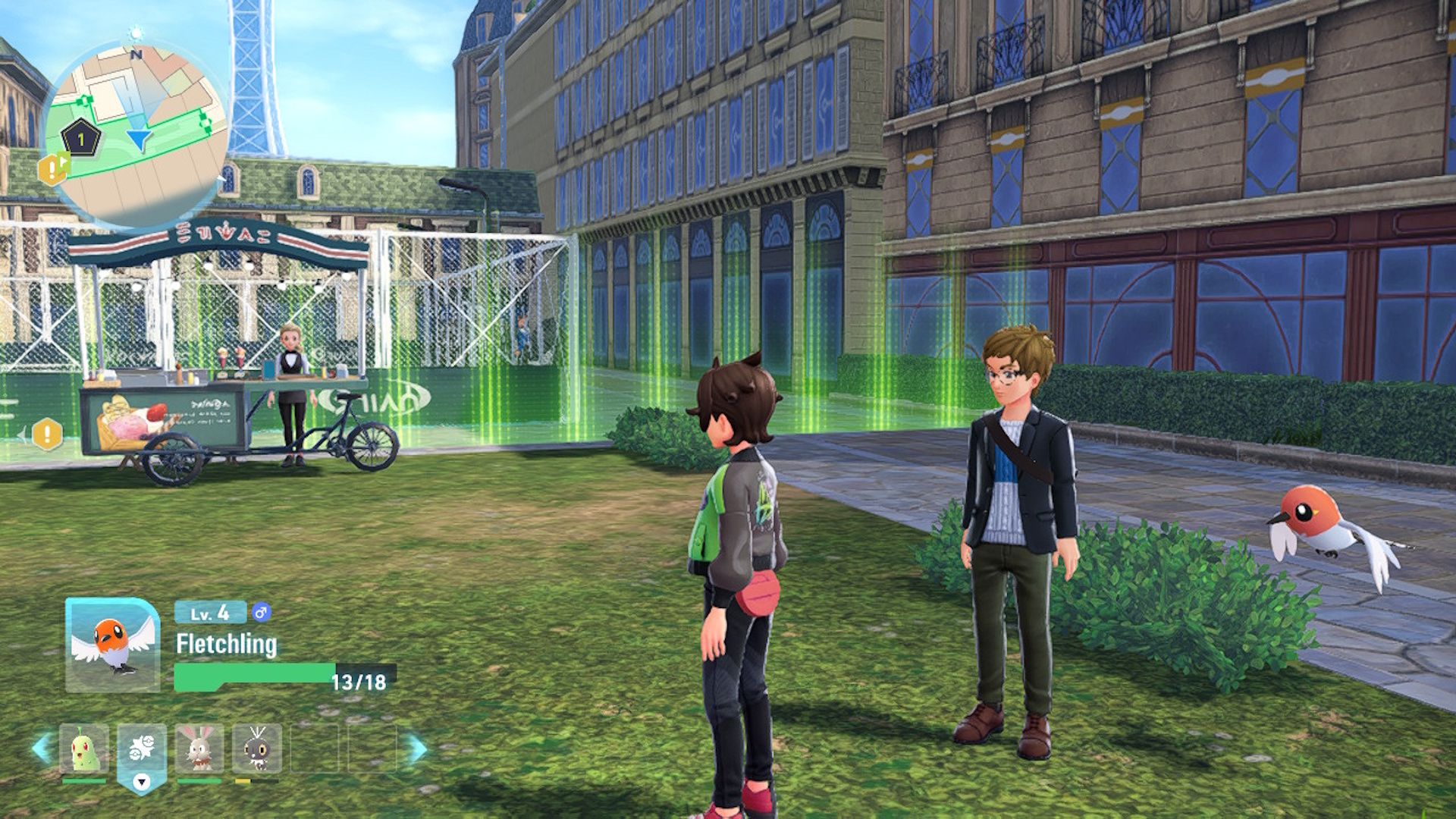Toggle the weather sun indicator above minimap
This screenshot has width=1456, height=819.
tap(133, 33)
